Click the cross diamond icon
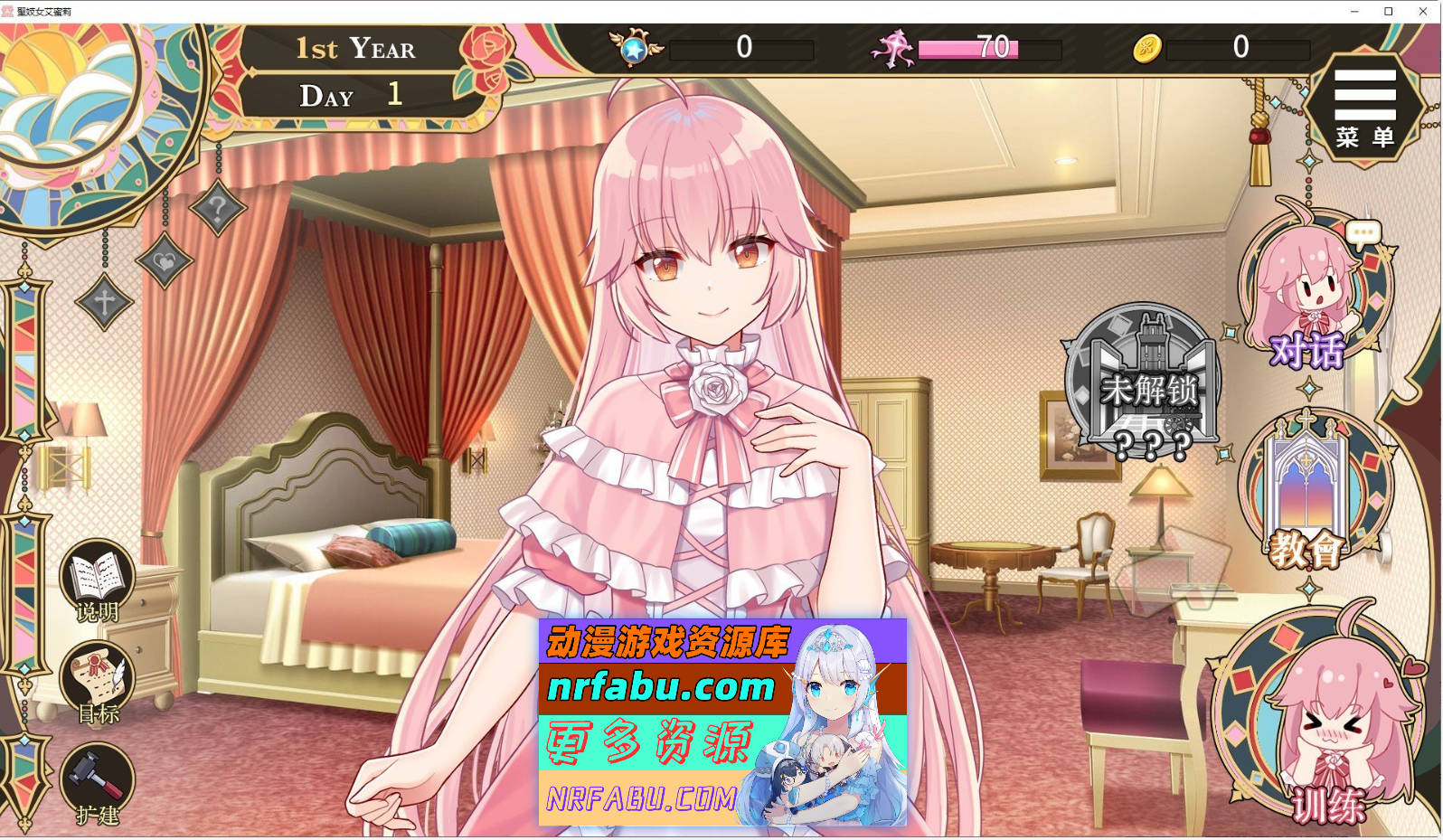 (106, 301)
